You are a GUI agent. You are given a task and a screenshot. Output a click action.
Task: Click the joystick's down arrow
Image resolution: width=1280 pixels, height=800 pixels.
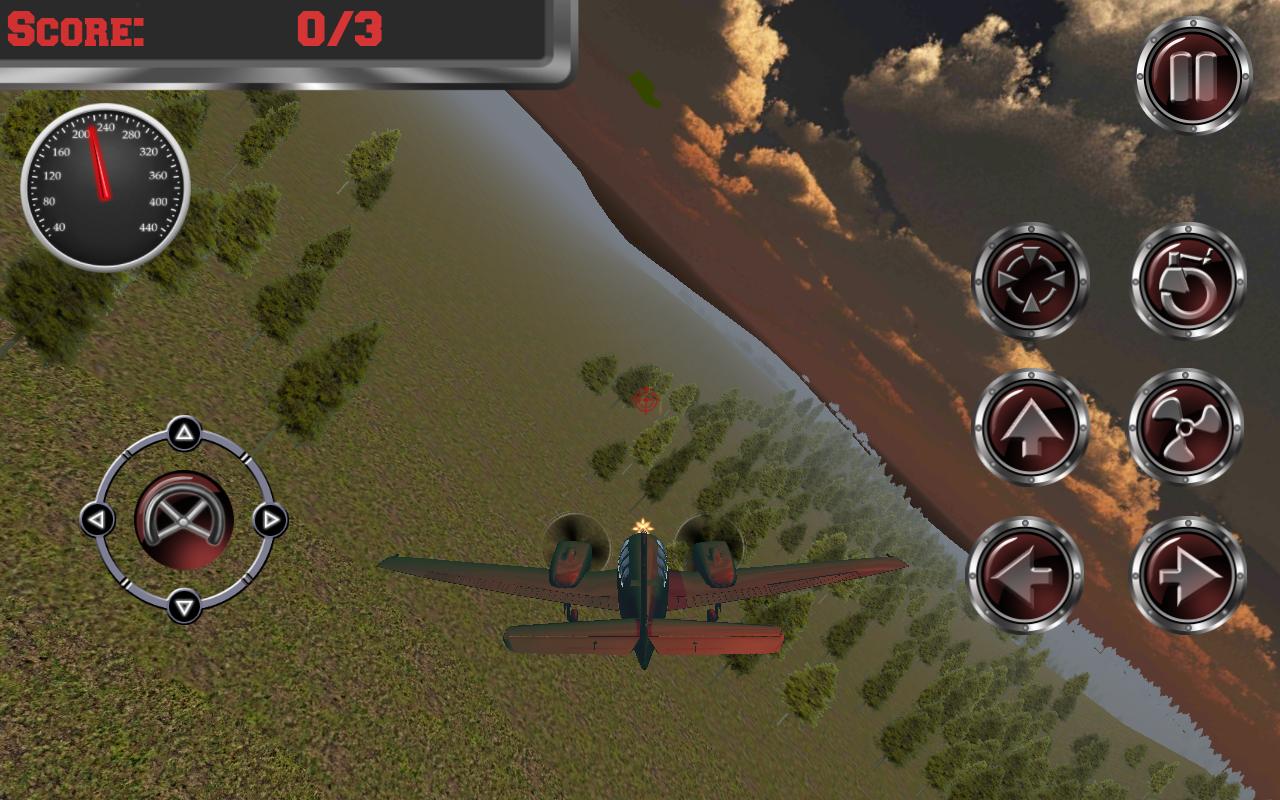tap(183, 605)
